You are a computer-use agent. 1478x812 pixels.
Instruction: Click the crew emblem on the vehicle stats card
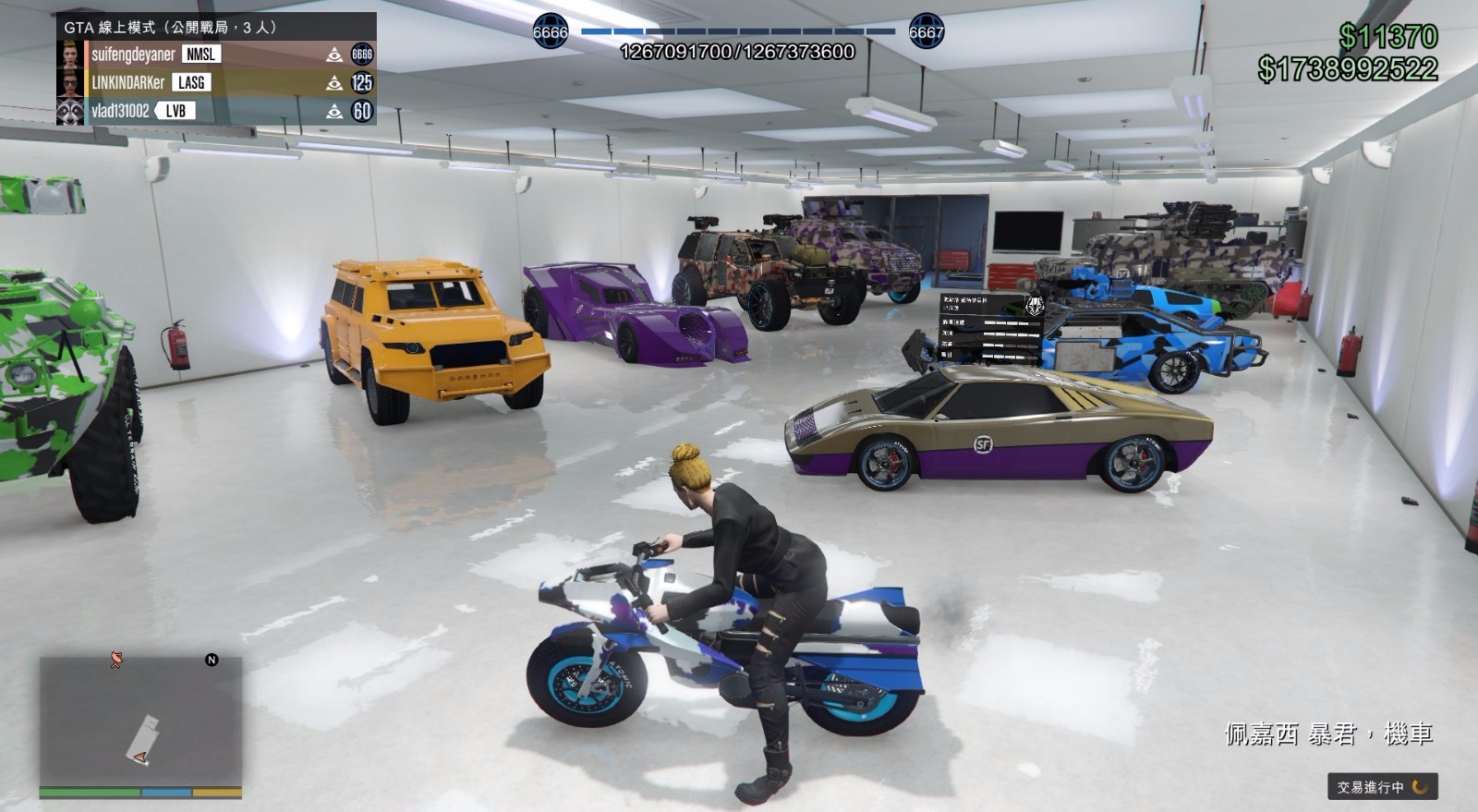click(x=1035, y=304)
